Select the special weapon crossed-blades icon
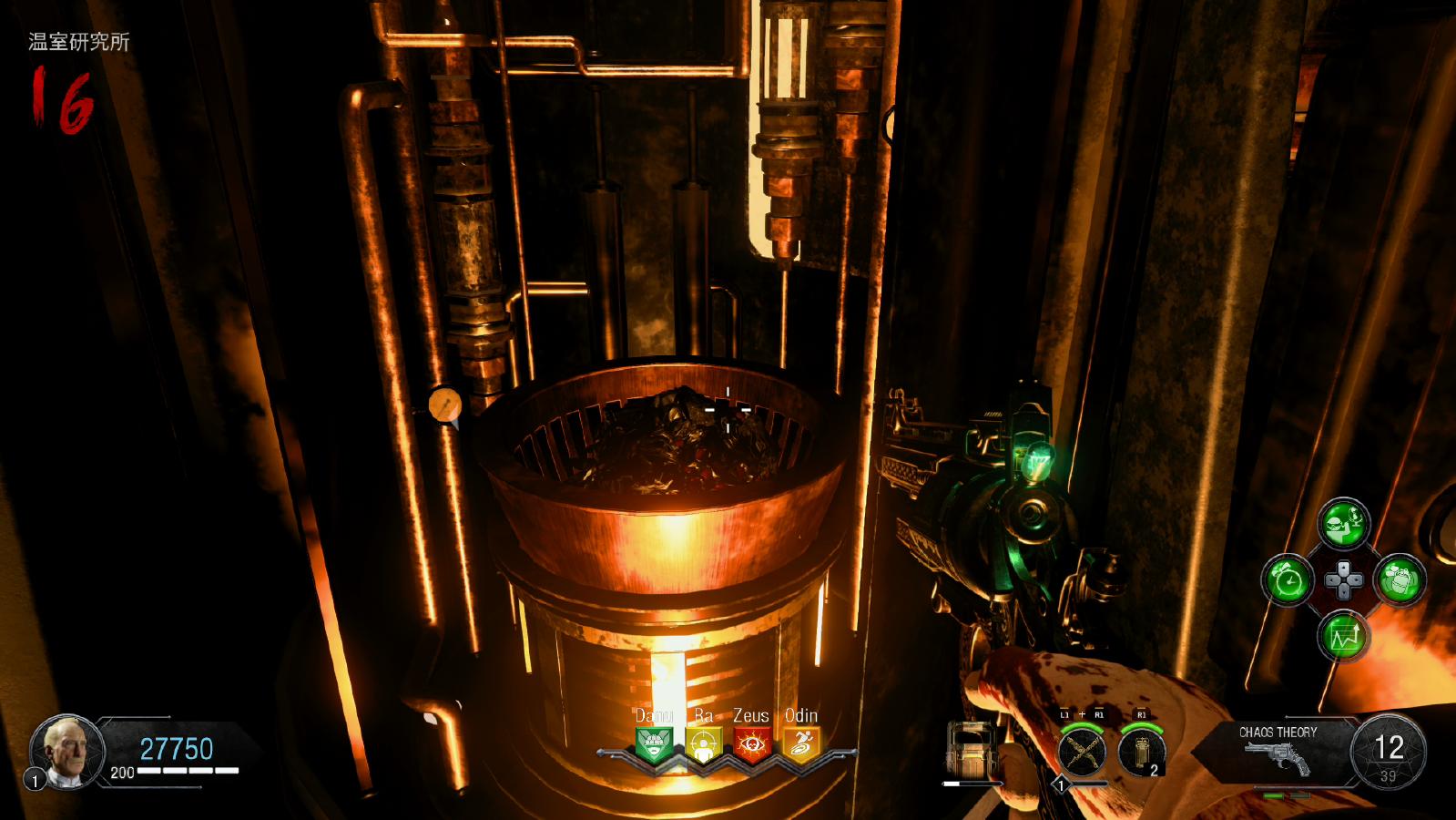Screen dimensions: 1456x820 [x=1083, y=752]
